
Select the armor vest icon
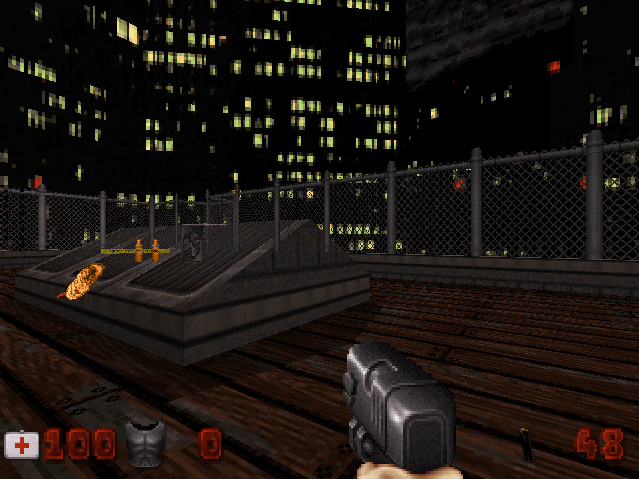tap(145, 443)
